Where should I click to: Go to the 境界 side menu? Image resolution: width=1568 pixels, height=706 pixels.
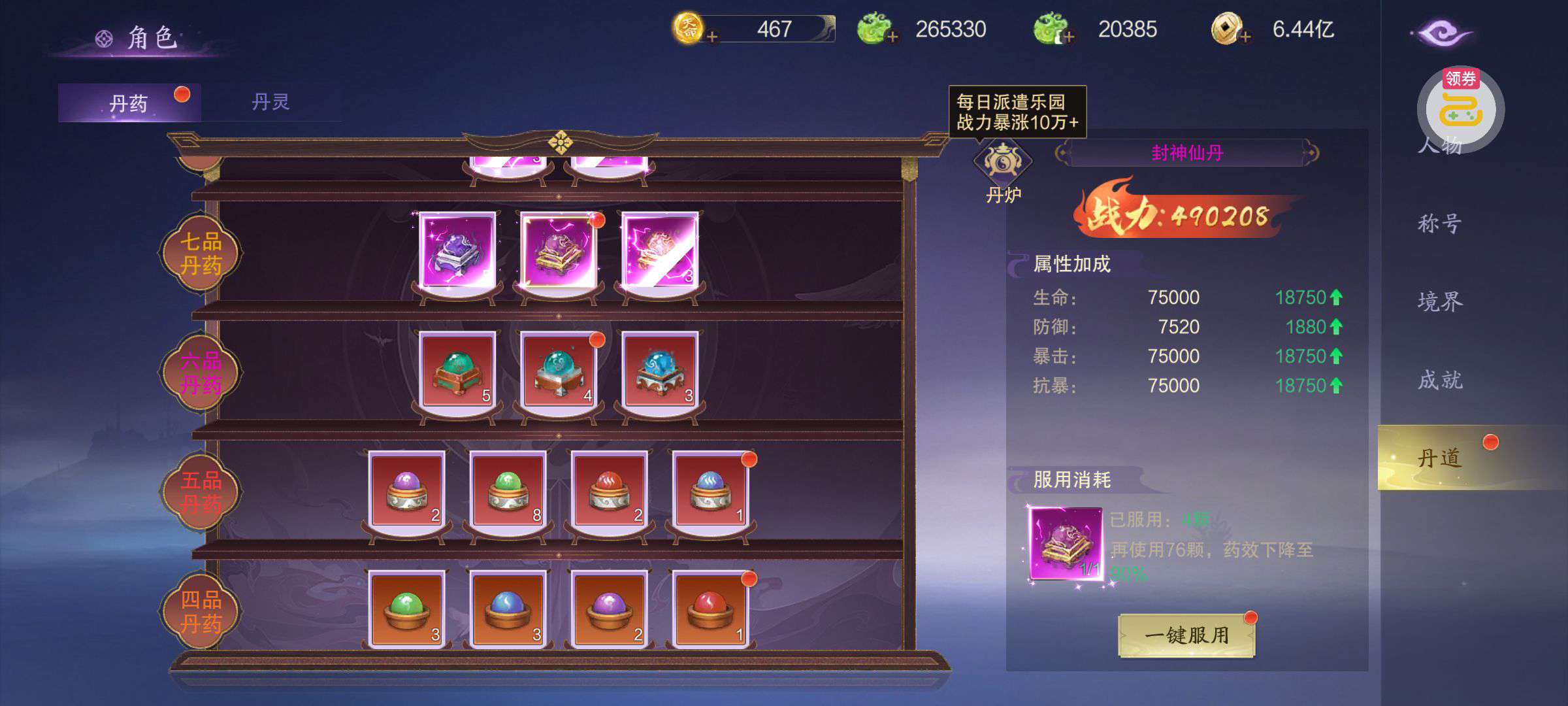1439,302
